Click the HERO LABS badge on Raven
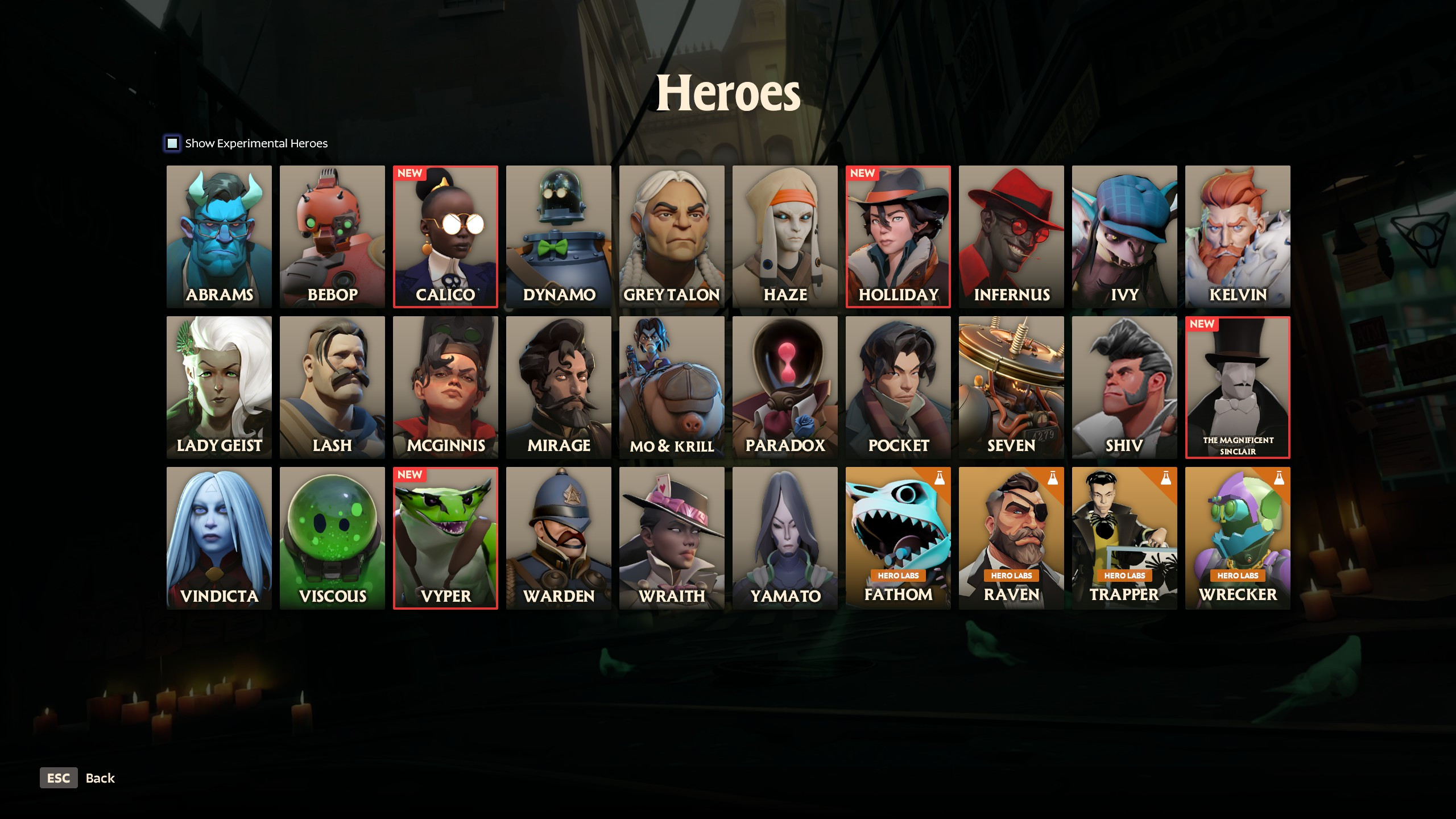This screenshot has height=819, width=1456. pos(1011,576)
